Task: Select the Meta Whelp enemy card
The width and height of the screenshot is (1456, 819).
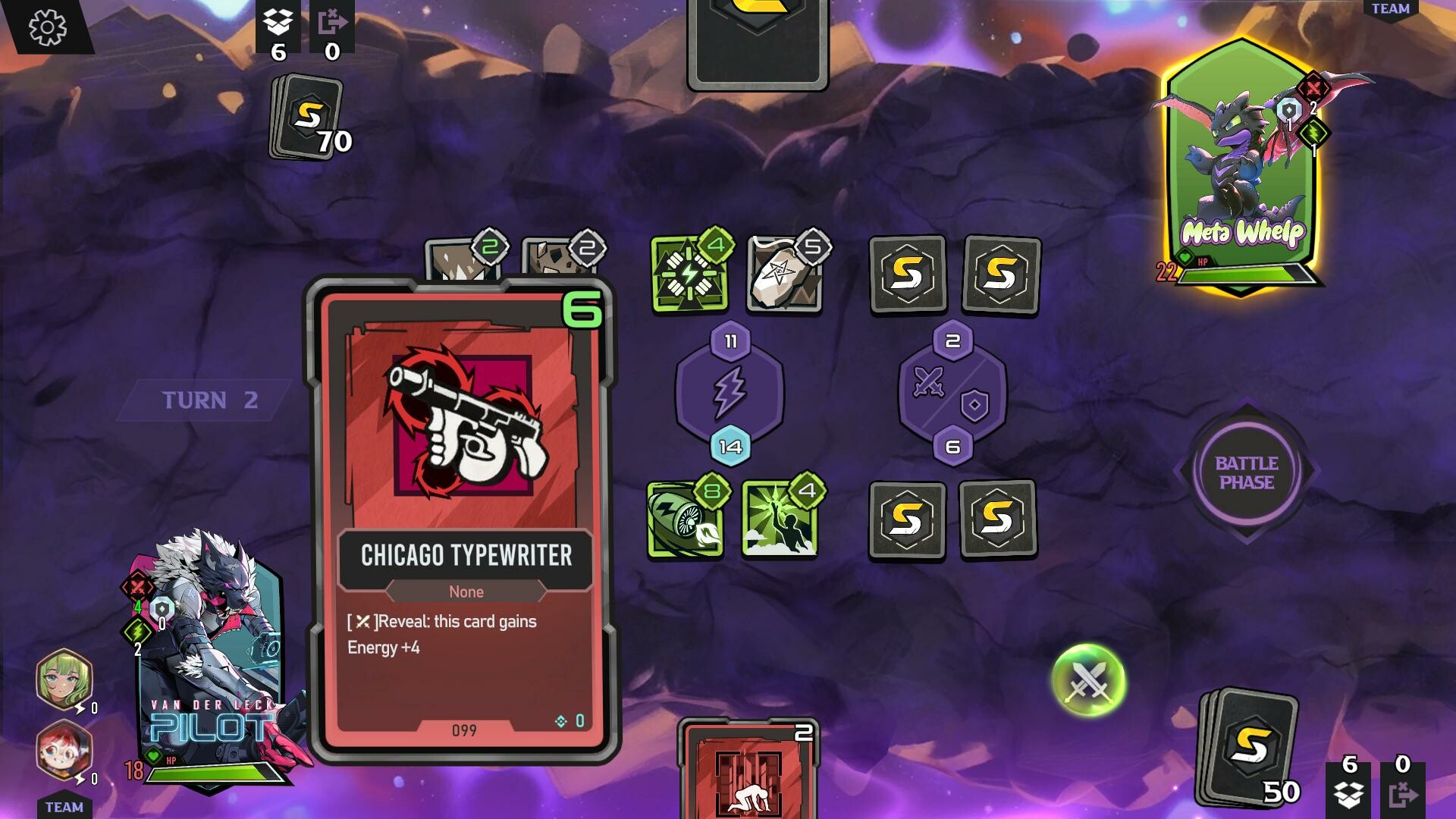Action: 1242,167
